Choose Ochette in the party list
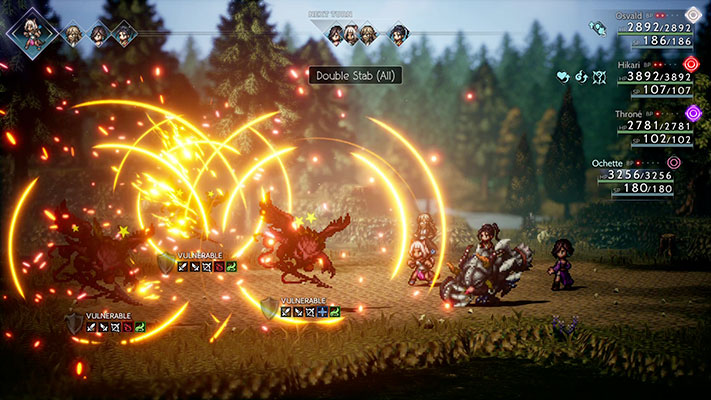The height and width of the screenshot is (400, 711). pyautogui.click(x=645, y=180)
